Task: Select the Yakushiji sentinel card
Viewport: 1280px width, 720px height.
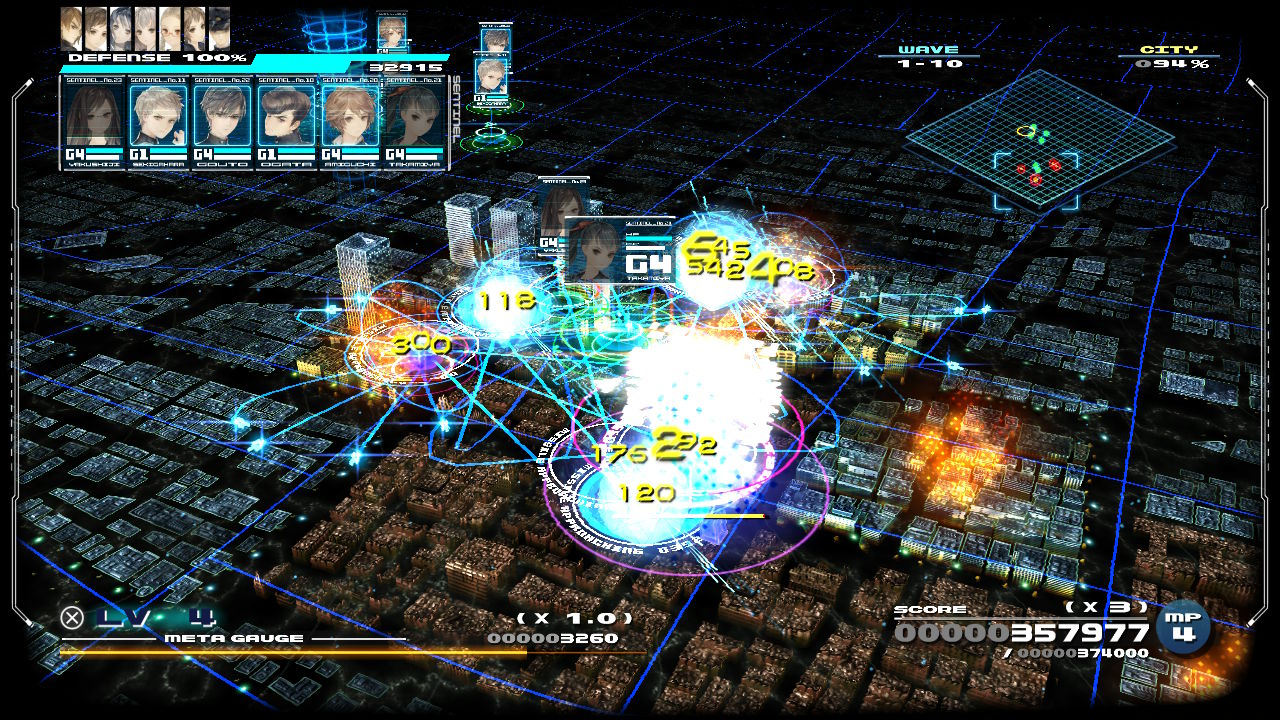Action: click(95, 121)
